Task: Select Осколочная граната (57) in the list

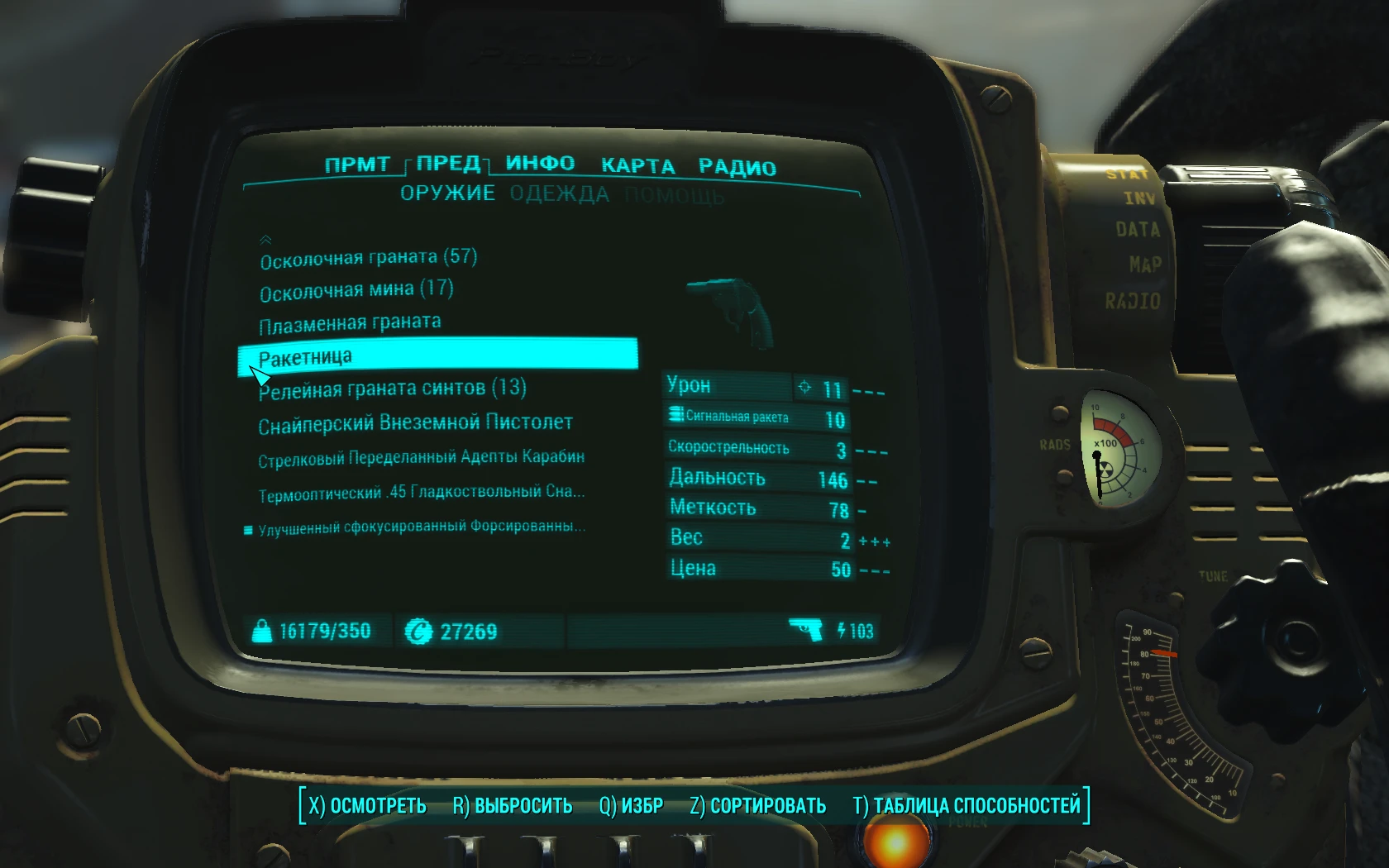Action: pyautogui.click(x=367, y=256)
